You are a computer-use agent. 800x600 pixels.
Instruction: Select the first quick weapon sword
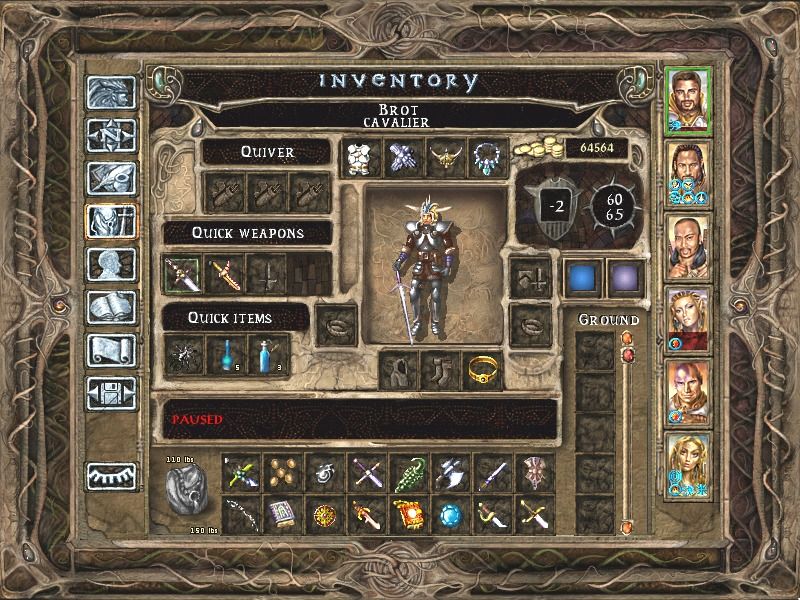tap(182, 272)
